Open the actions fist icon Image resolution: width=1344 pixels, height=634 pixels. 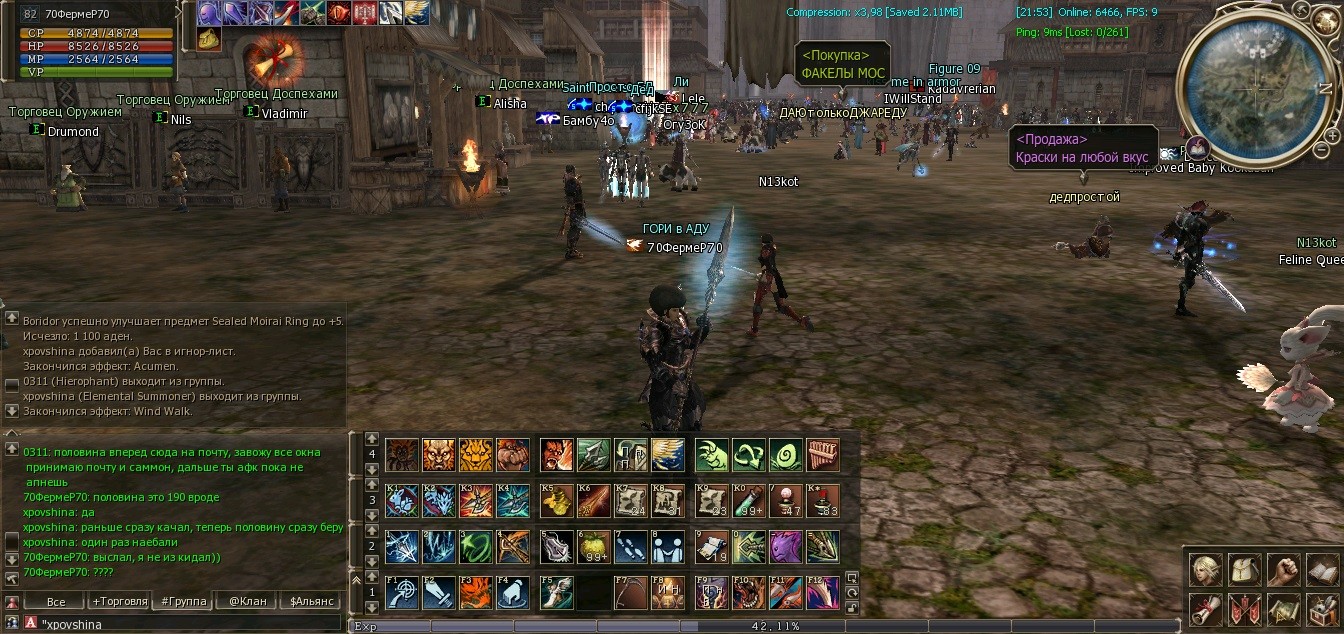[1284, 569]
